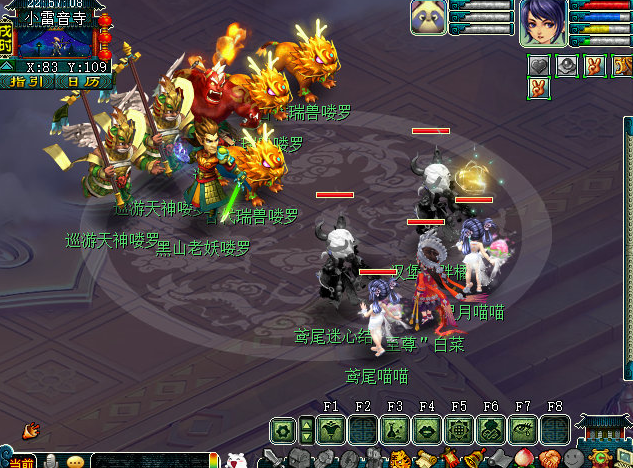Open the tiger head menu icon

pos(399,460)
